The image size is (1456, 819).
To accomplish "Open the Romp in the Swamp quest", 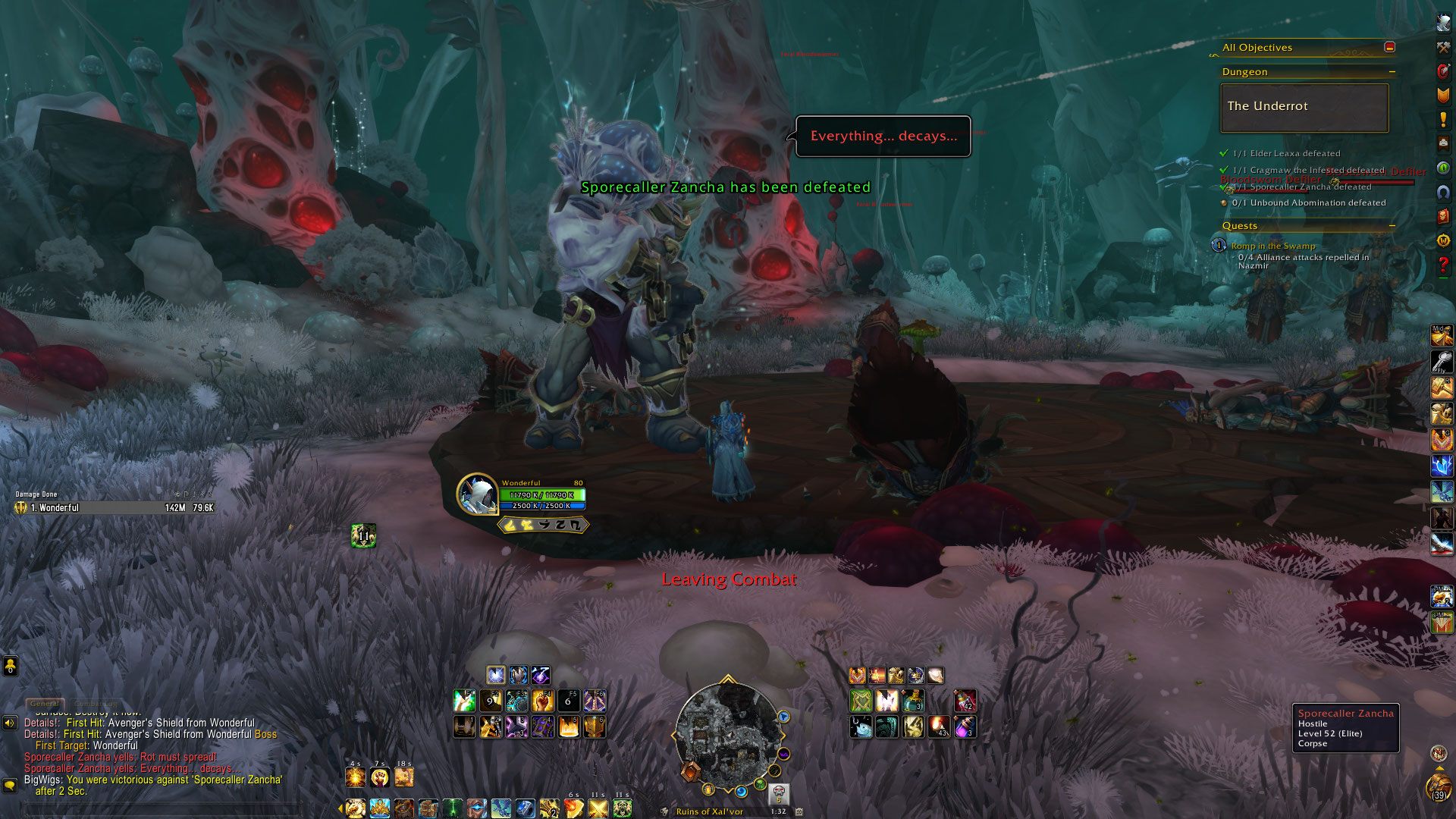I will pyautogui.click(x=1272, y=246).
